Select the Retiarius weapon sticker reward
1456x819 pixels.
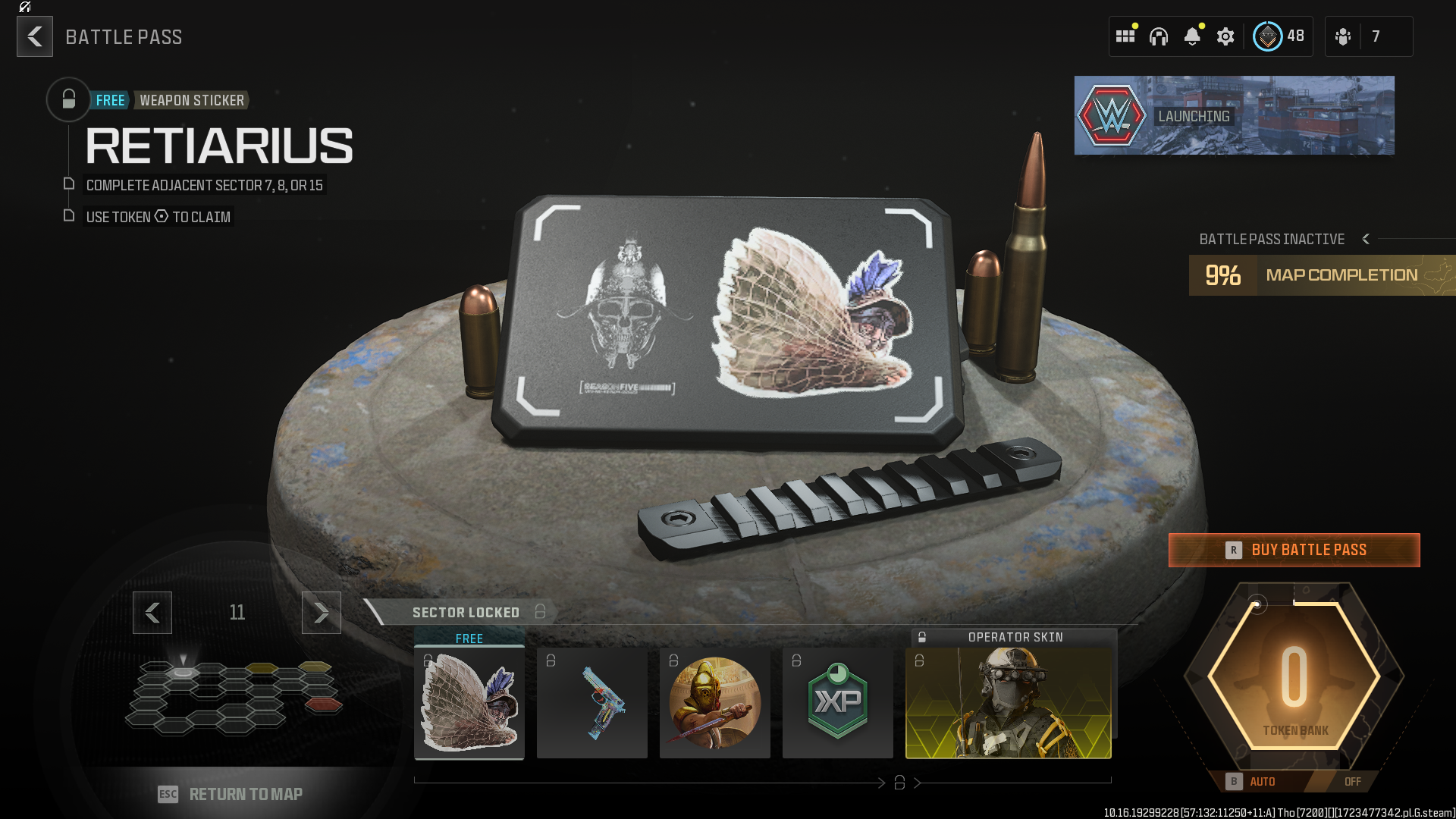click(469, 702)
